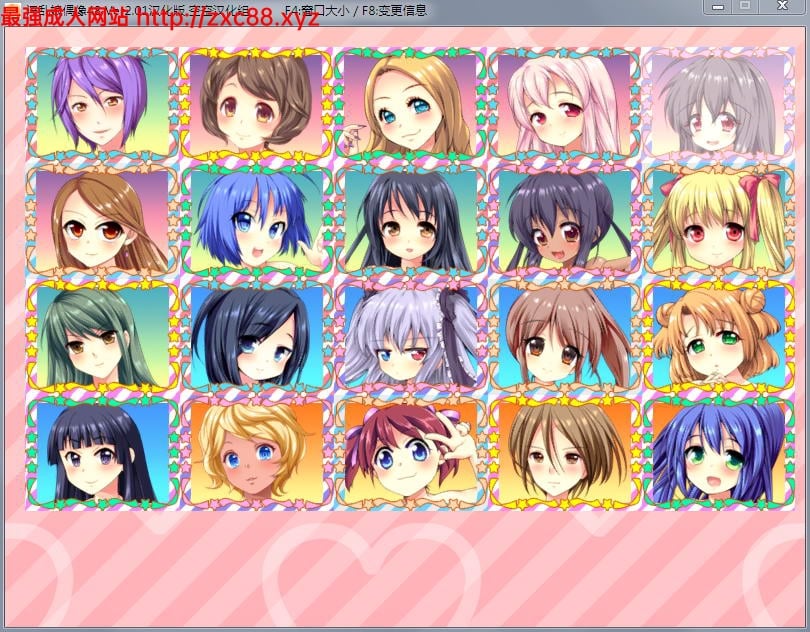Select the green-haired girl portrait
Screen dimensions: 810x632
coord(101,336)
